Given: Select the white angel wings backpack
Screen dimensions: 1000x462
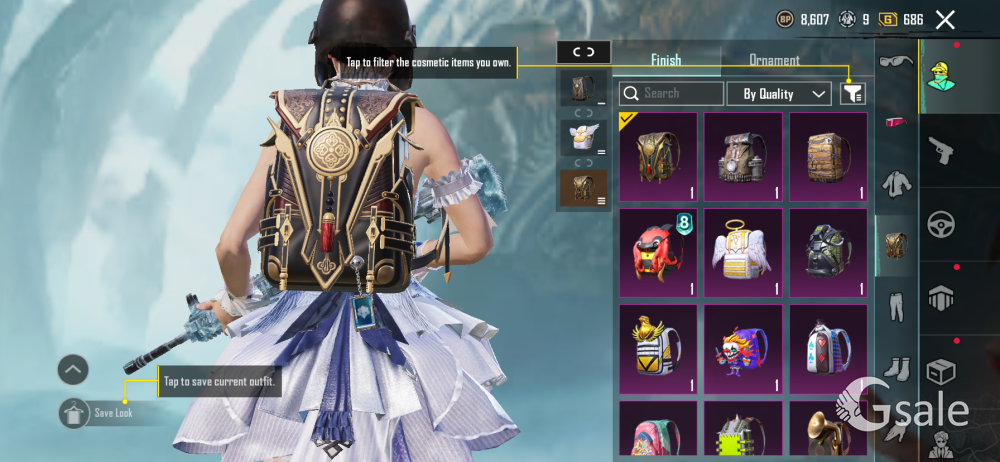Looking at the screenshot, I should coord(743,252).
